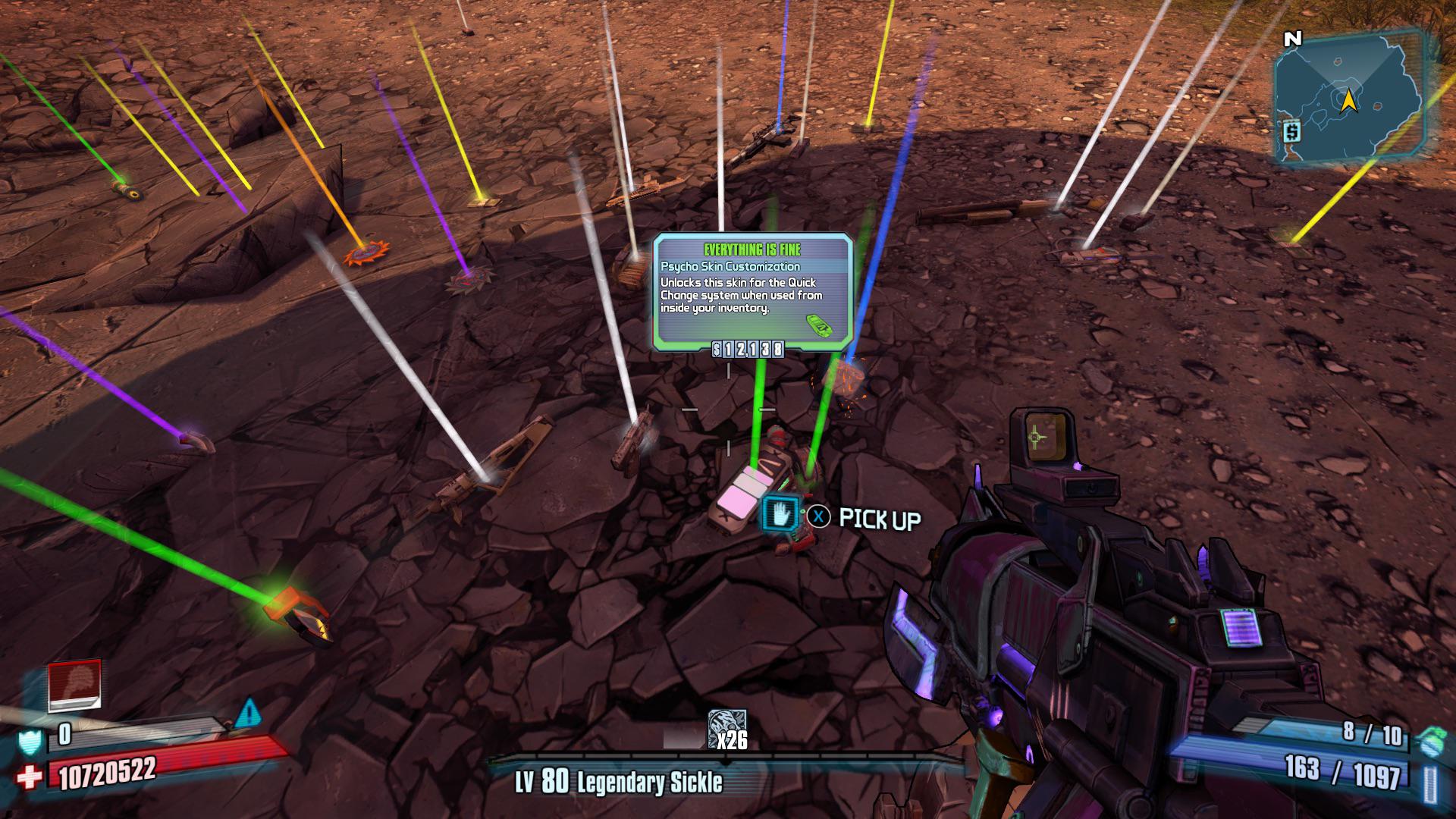Expand the minimap in the top right corner
The width and height of the screenshot is (1456, 819).
(x=1351, y=95)
